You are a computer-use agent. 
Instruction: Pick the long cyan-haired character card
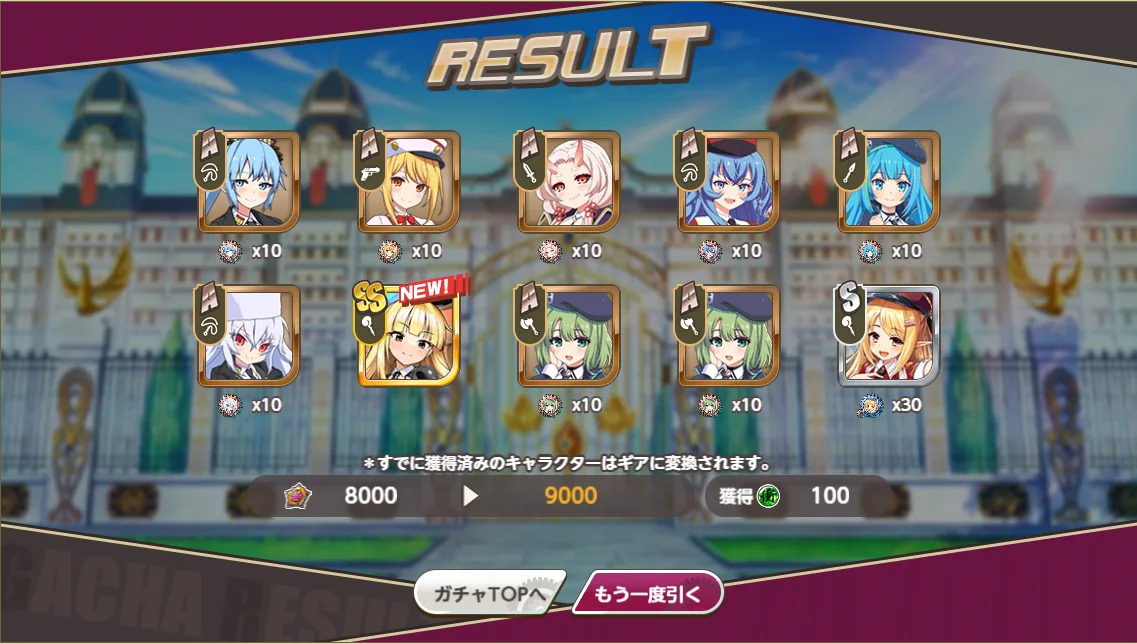click(888, 181)
